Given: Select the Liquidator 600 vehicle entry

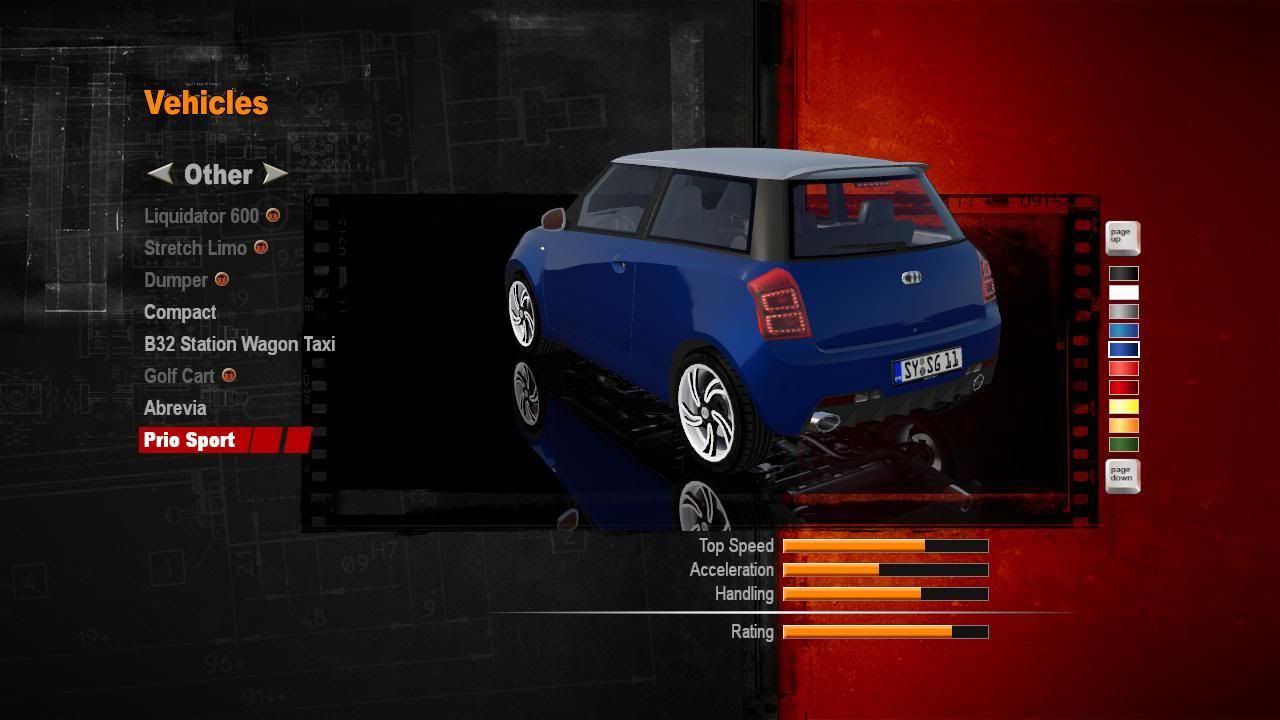Looking at the screenshot, I should tap(201, 216).
